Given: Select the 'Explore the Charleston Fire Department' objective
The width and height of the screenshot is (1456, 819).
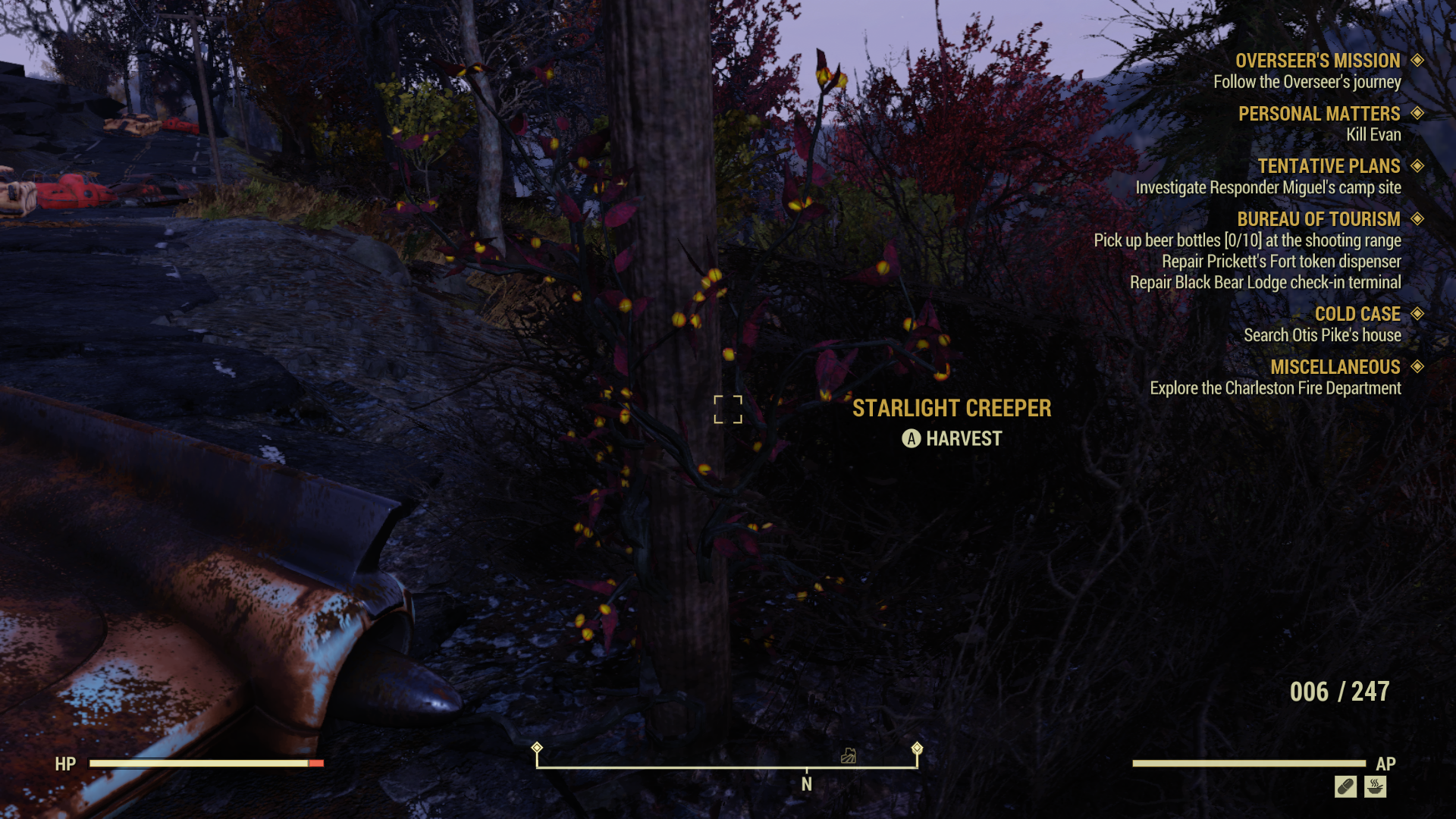Looking at the screenshot, I should pyautogui.click(x=1275, y=388).
